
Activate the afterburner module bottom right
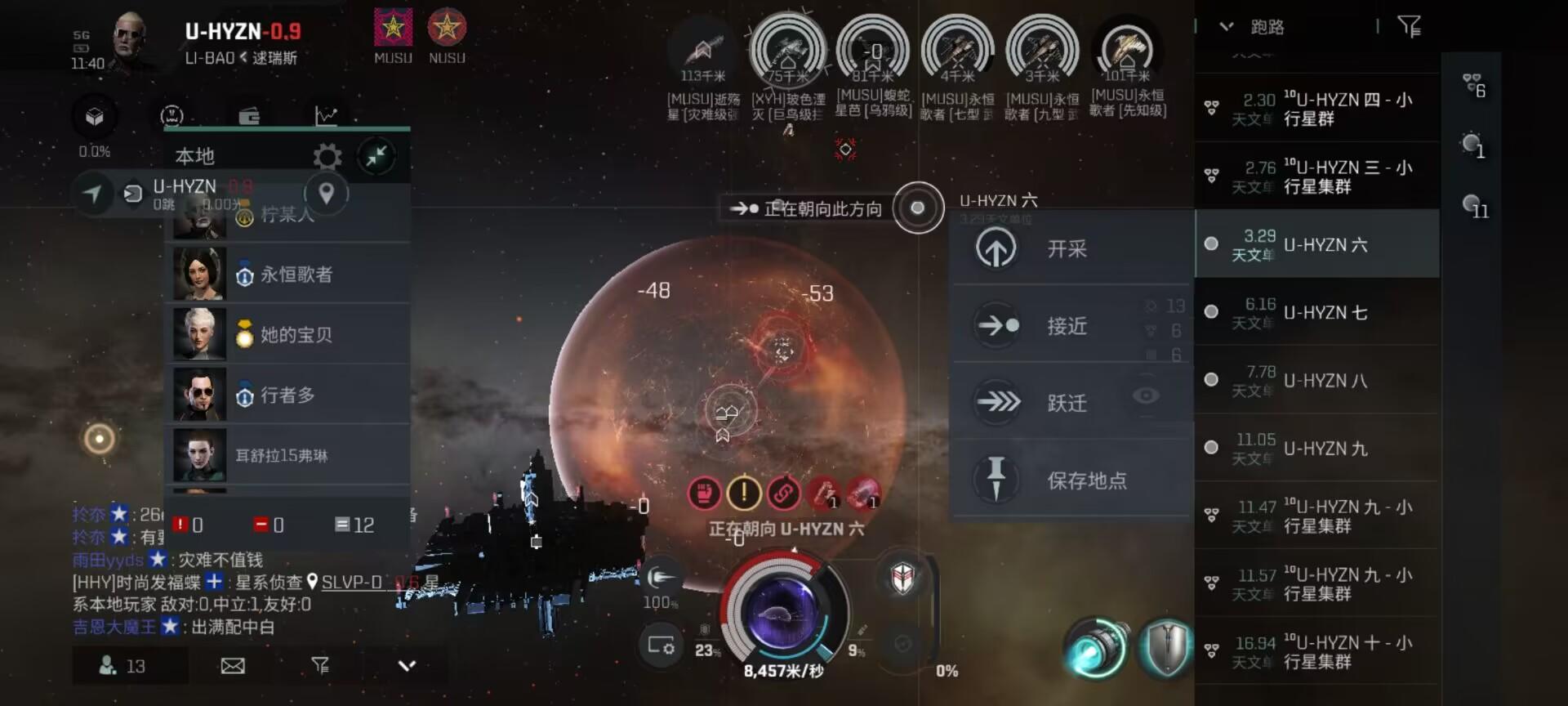pyautogui.click(x=1098, y=646)
